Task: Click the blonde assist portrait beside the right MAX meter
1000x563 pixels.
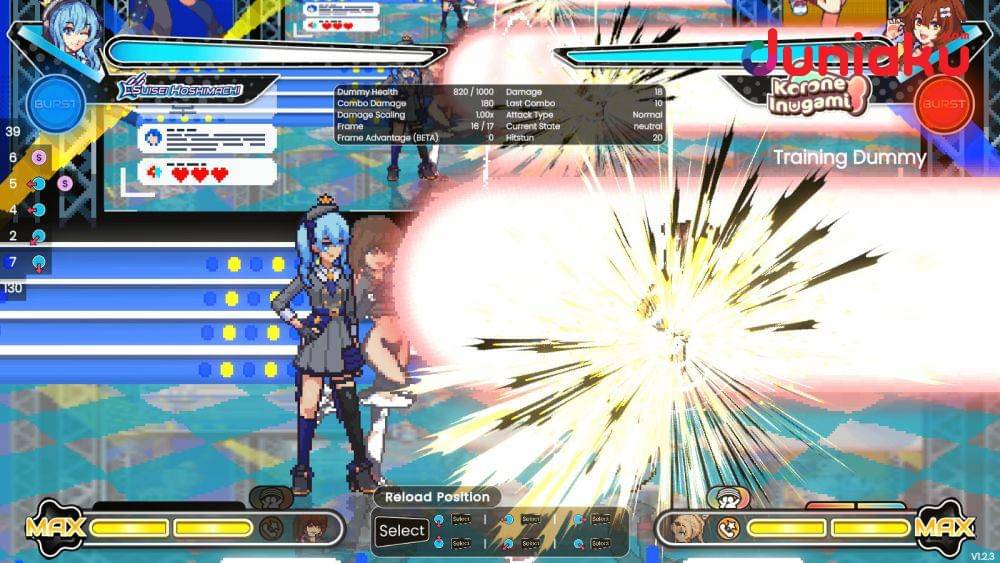Action: (x=690, y=528)
